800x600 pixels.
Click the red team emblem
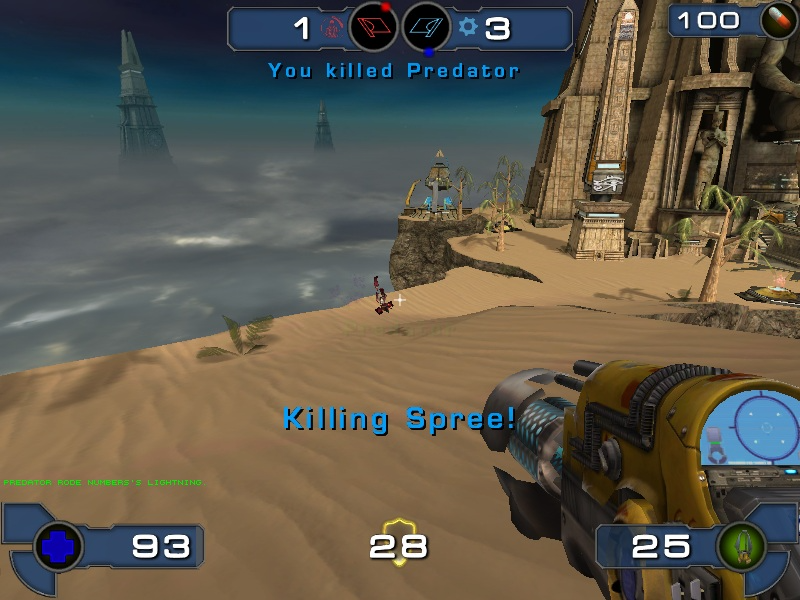tap(331, 29)
